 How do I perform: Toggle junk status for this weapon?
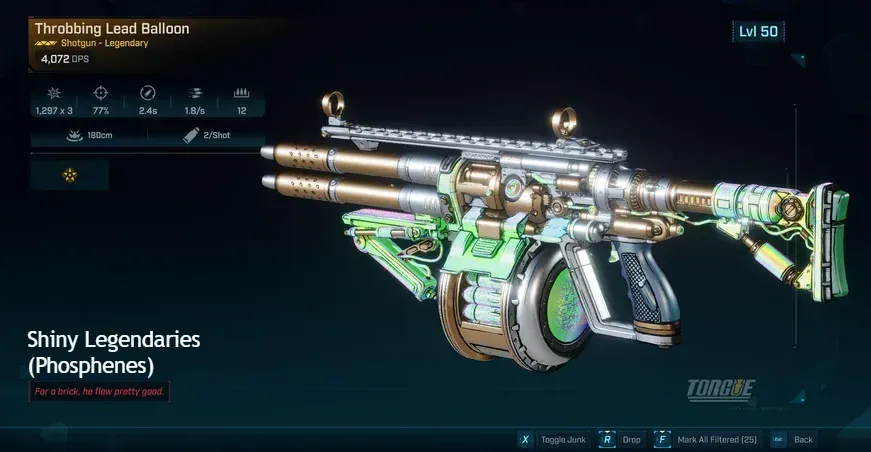point(551,439)
